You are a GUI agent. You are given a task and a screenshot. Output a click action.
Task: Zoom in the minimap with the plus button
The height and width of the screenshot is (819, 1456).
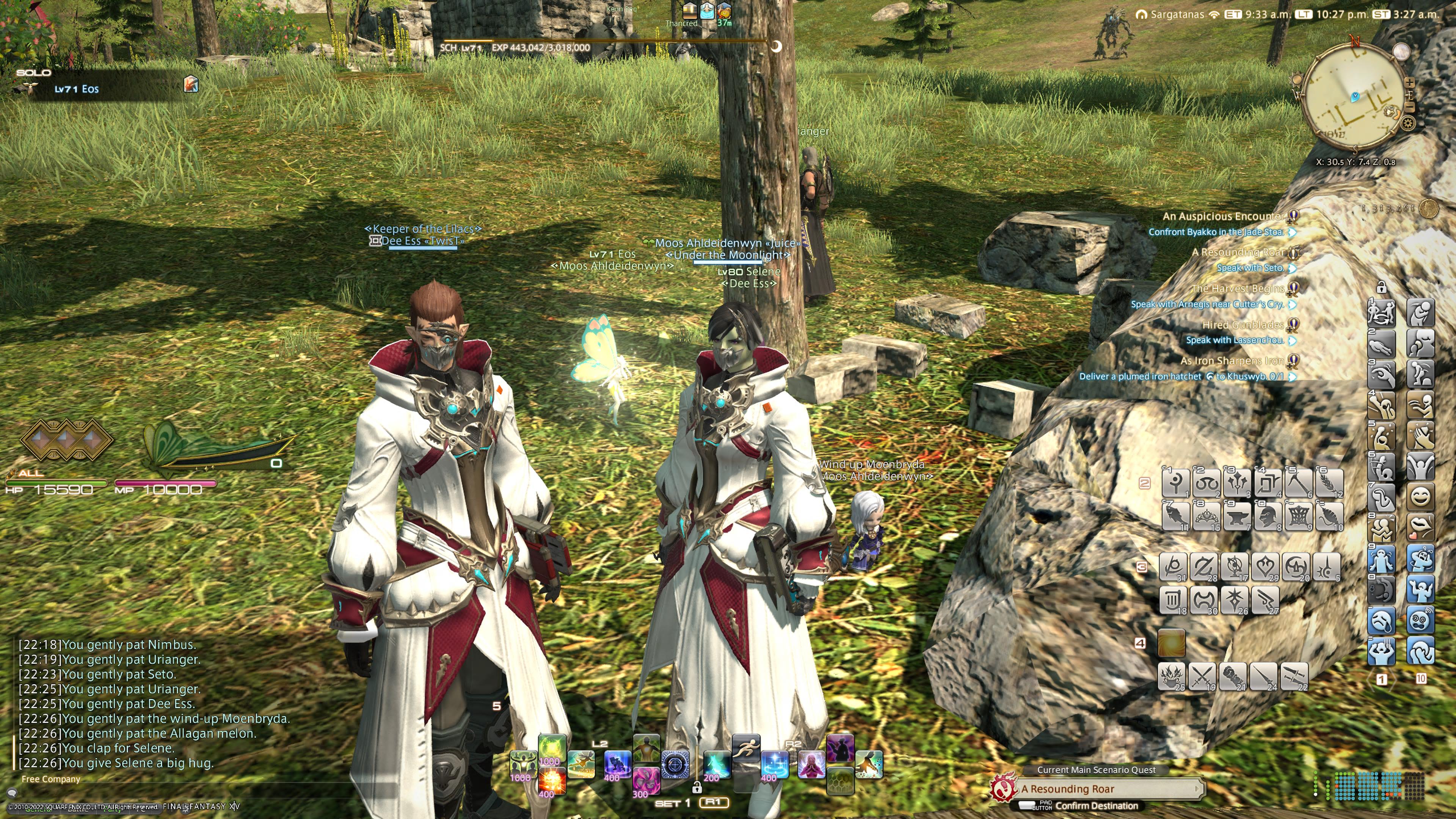1410,83
